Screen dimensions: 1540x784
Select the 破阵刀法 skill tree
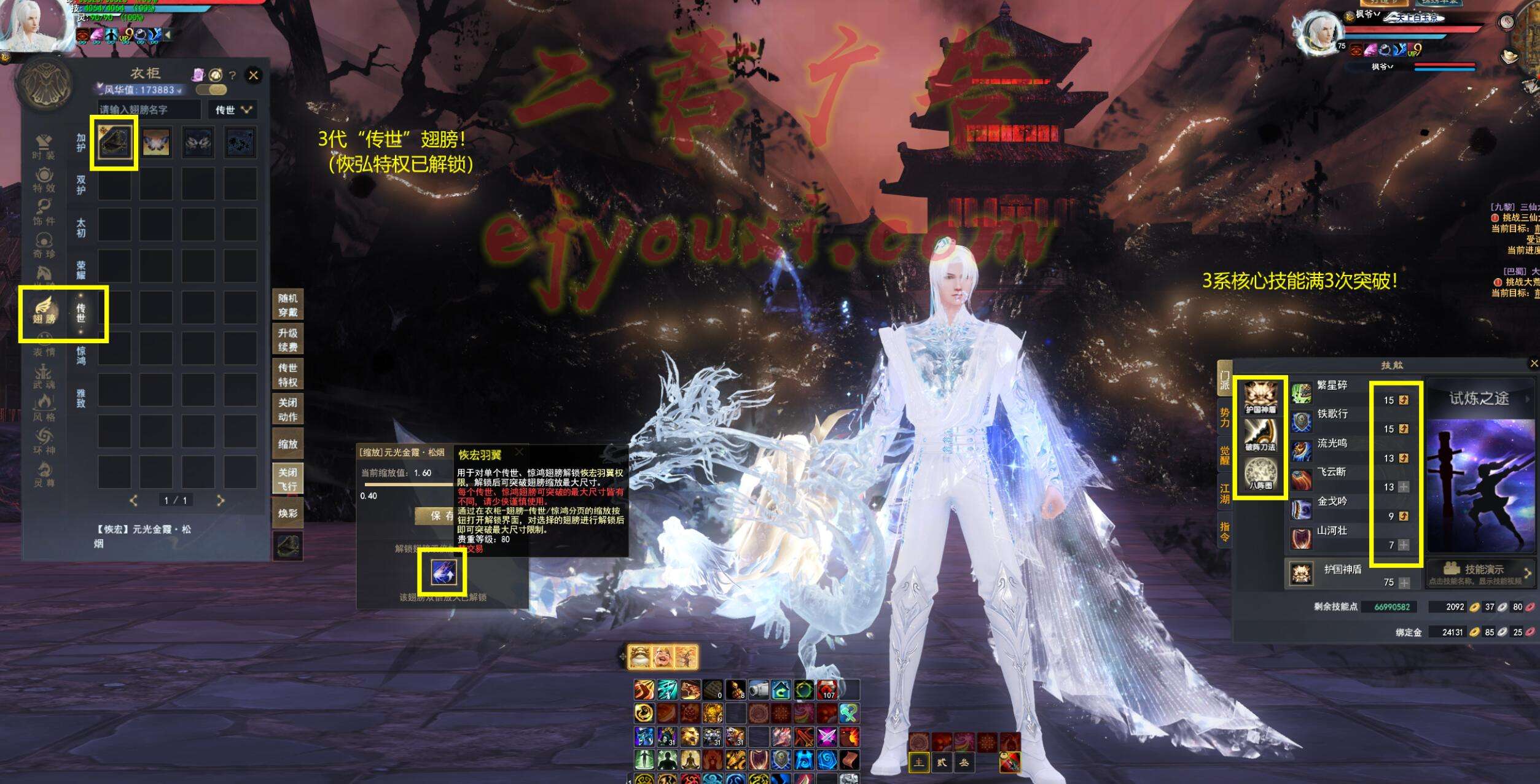tap(1260, 434)
